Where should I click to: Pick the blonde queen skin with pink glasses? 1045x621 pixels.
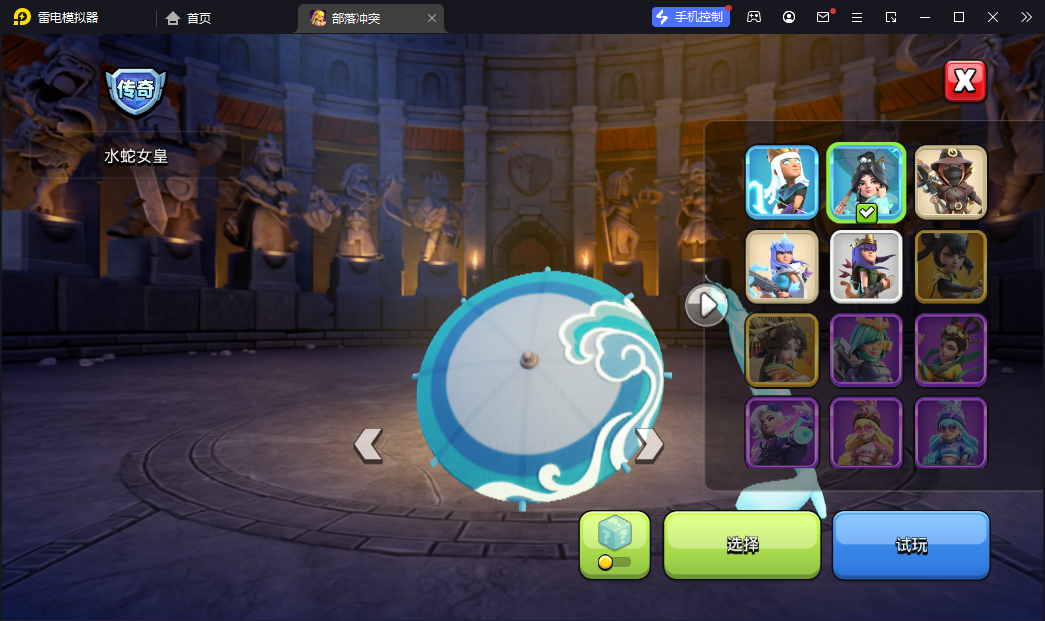point(866,433)
